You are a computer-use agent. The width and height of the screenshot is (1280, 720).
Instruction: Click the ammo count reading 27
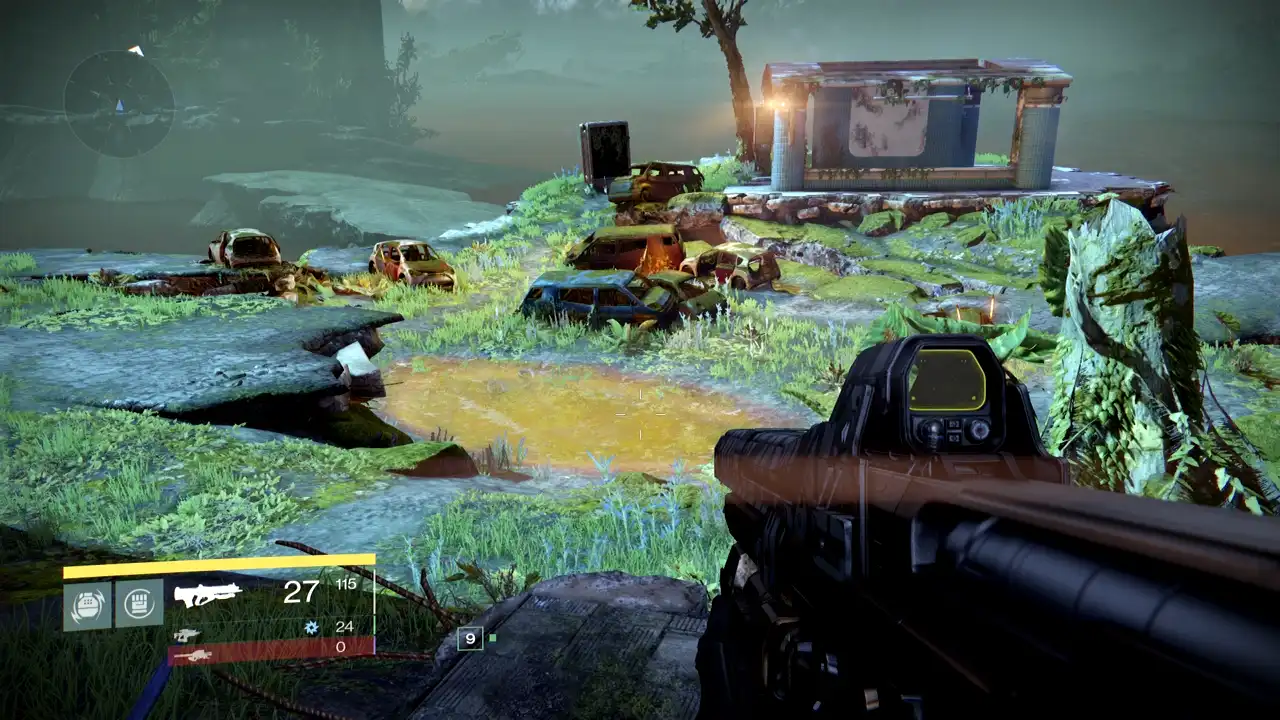point(302,592)
